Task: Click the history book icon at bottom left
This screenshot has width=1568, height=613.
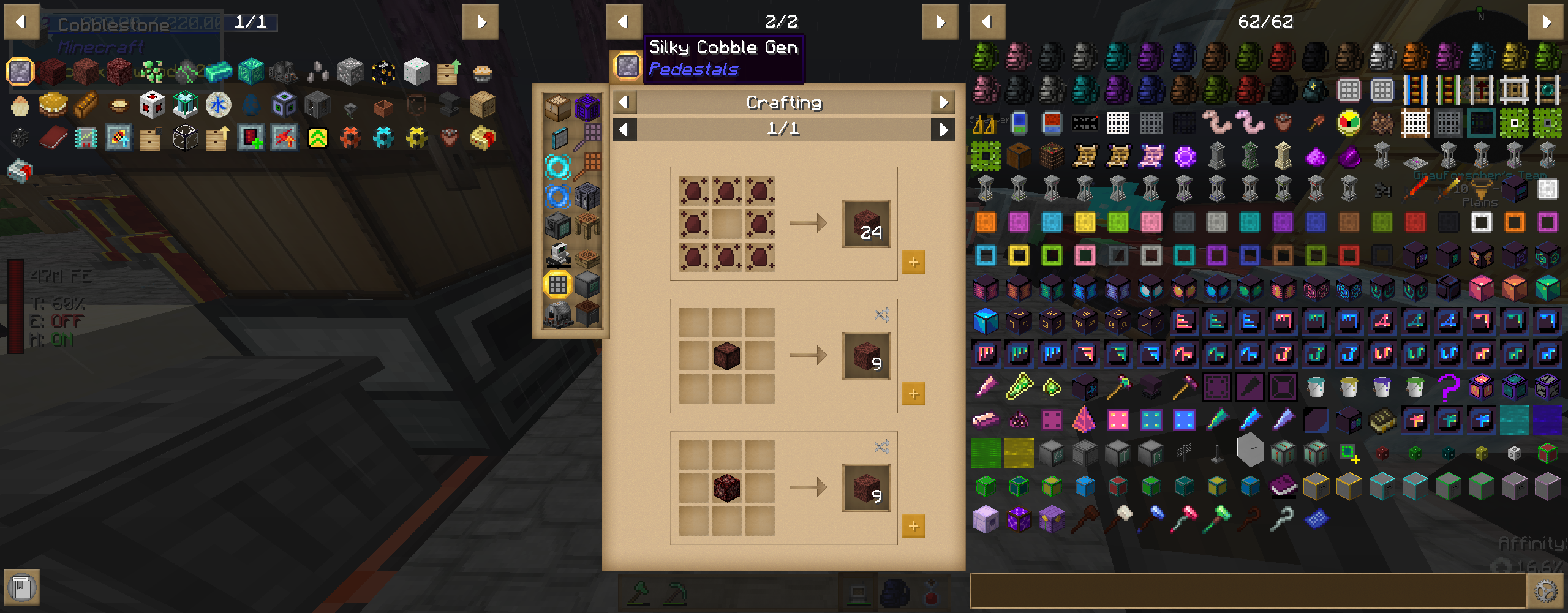Action: tap(23, 588)
